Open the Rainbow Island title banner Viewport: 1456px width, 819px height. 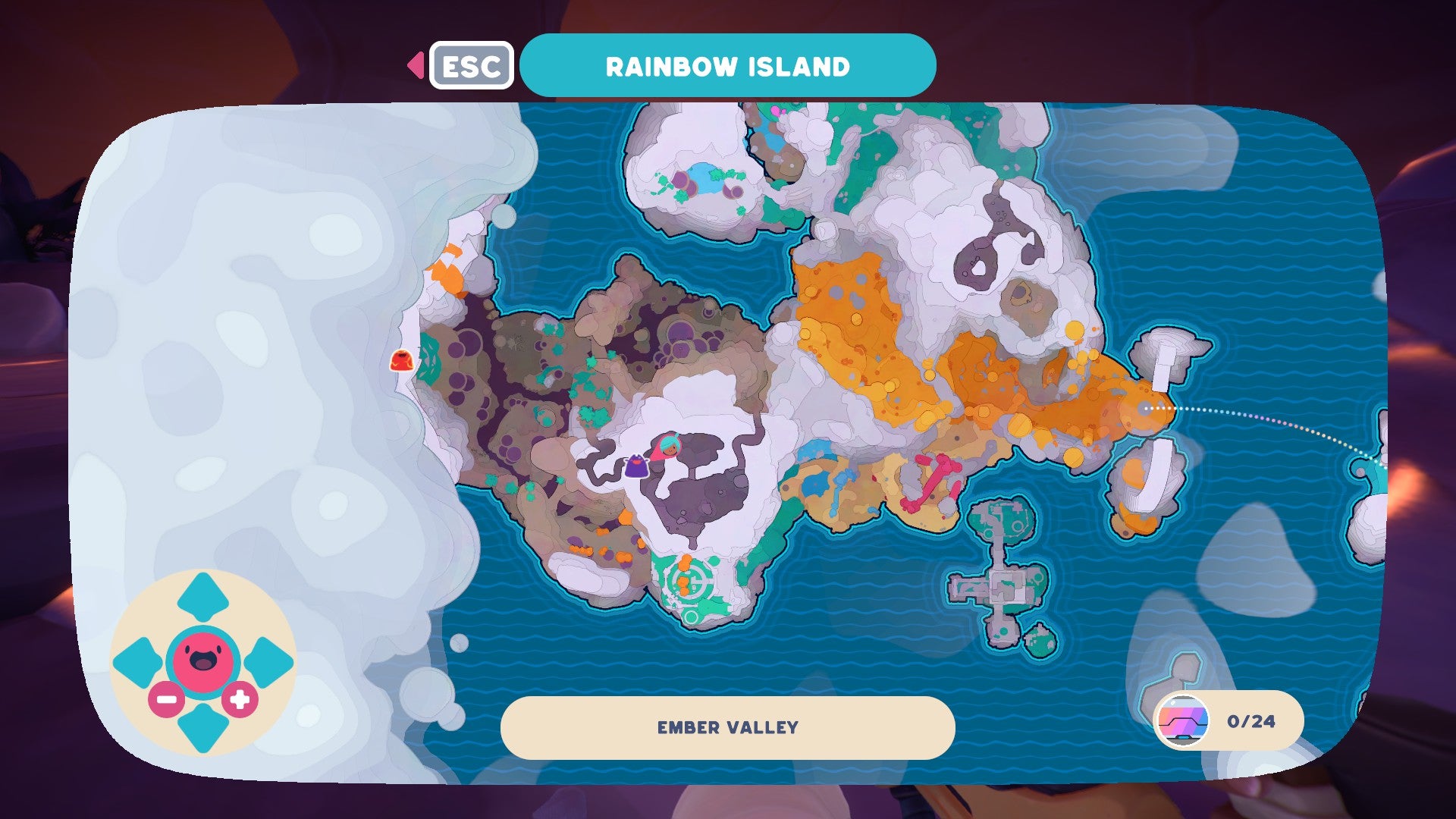(728, 66)
